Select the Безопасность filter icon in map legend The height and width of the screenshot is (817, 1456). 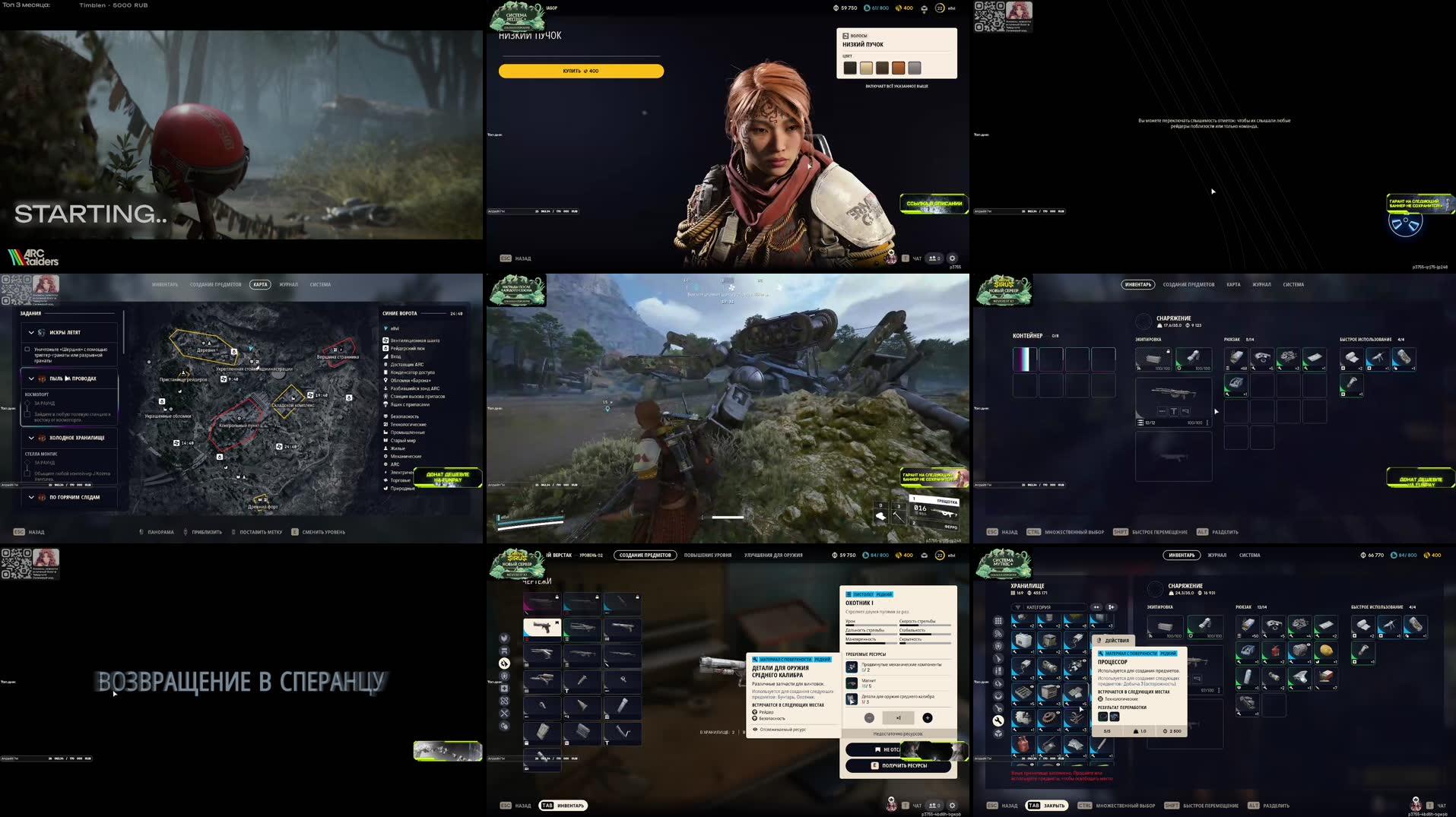click(x=385, y=415)
